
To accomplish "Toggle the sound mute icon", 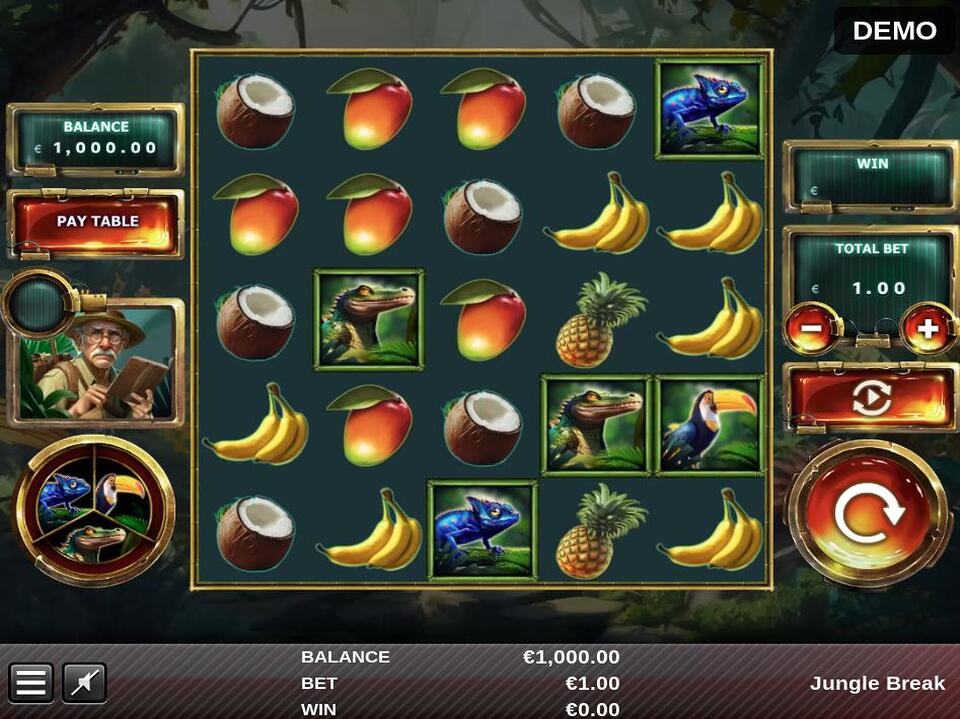I will 85,683.
